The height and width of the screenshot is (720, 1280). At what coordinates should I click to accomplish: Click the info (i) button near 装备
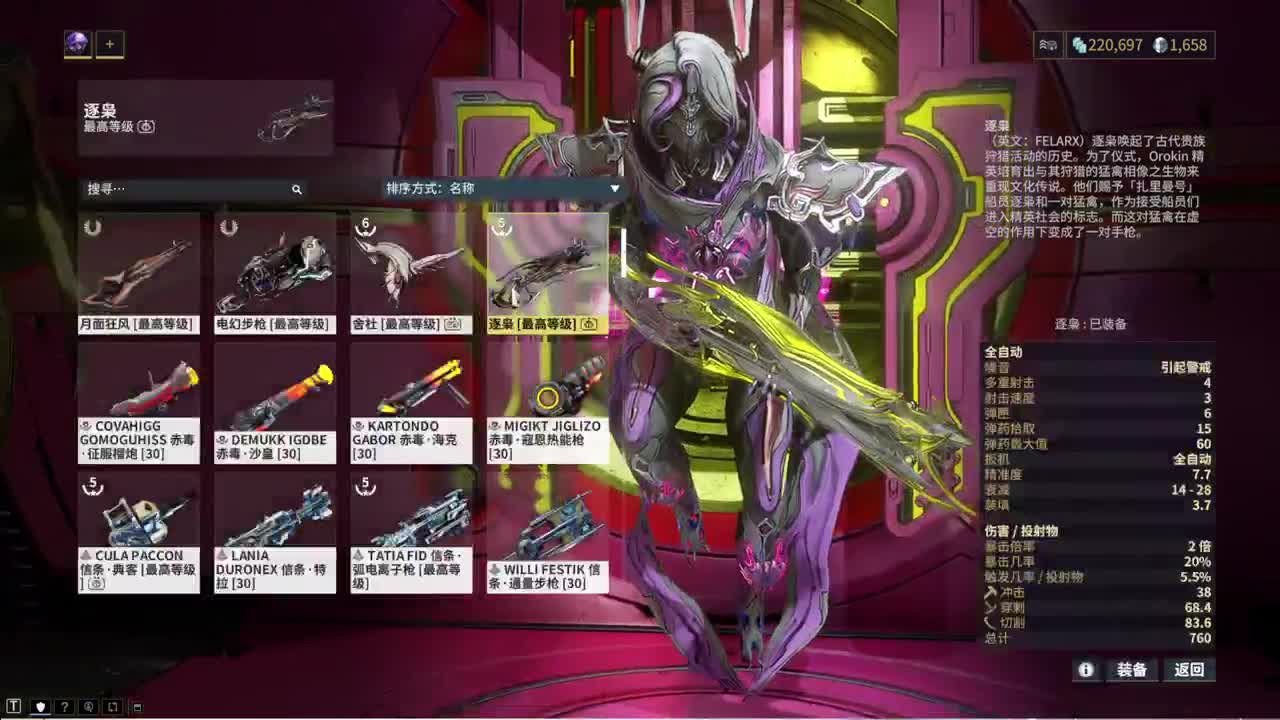click(1086, 671)
